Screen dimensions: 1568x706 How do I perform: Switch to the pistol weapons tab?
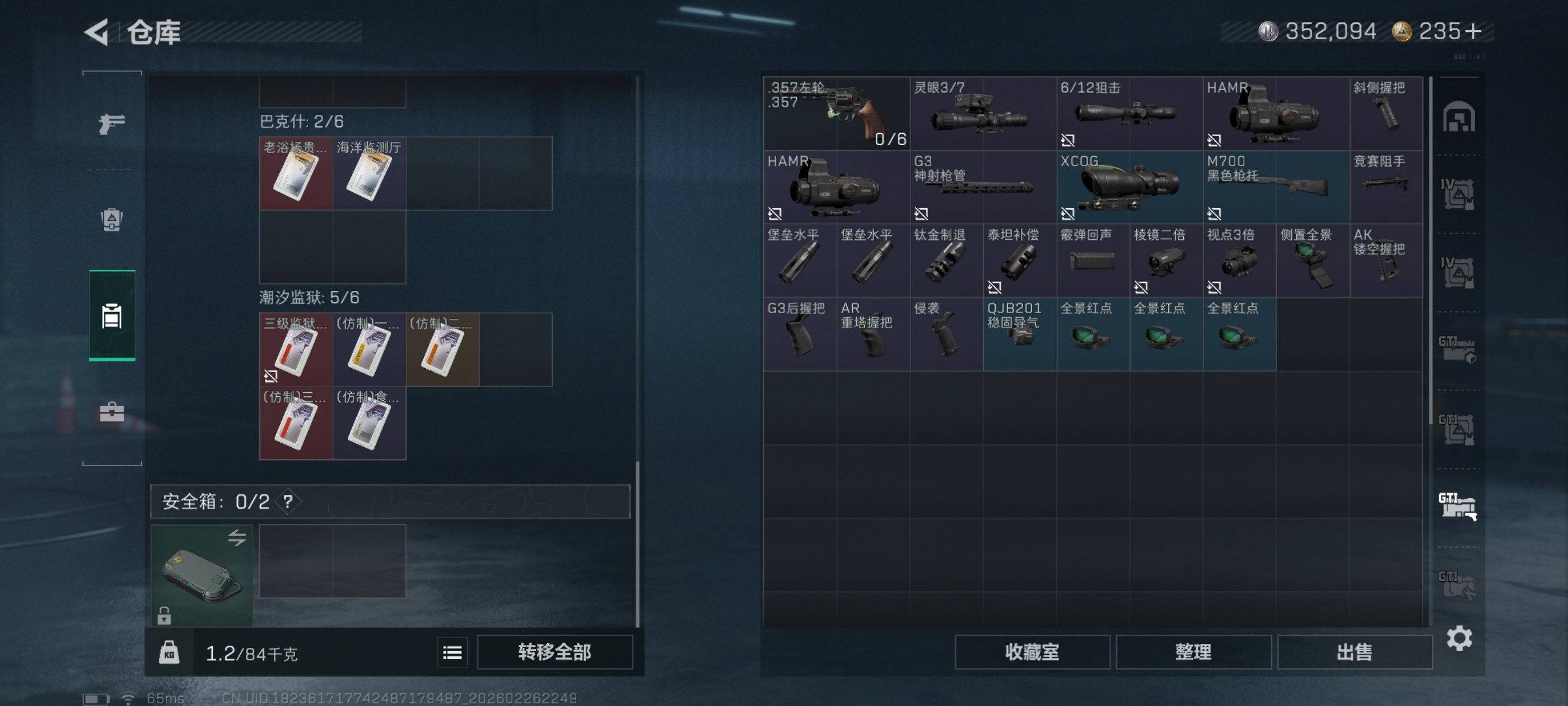pyautogui.click(x=112, y=124)
